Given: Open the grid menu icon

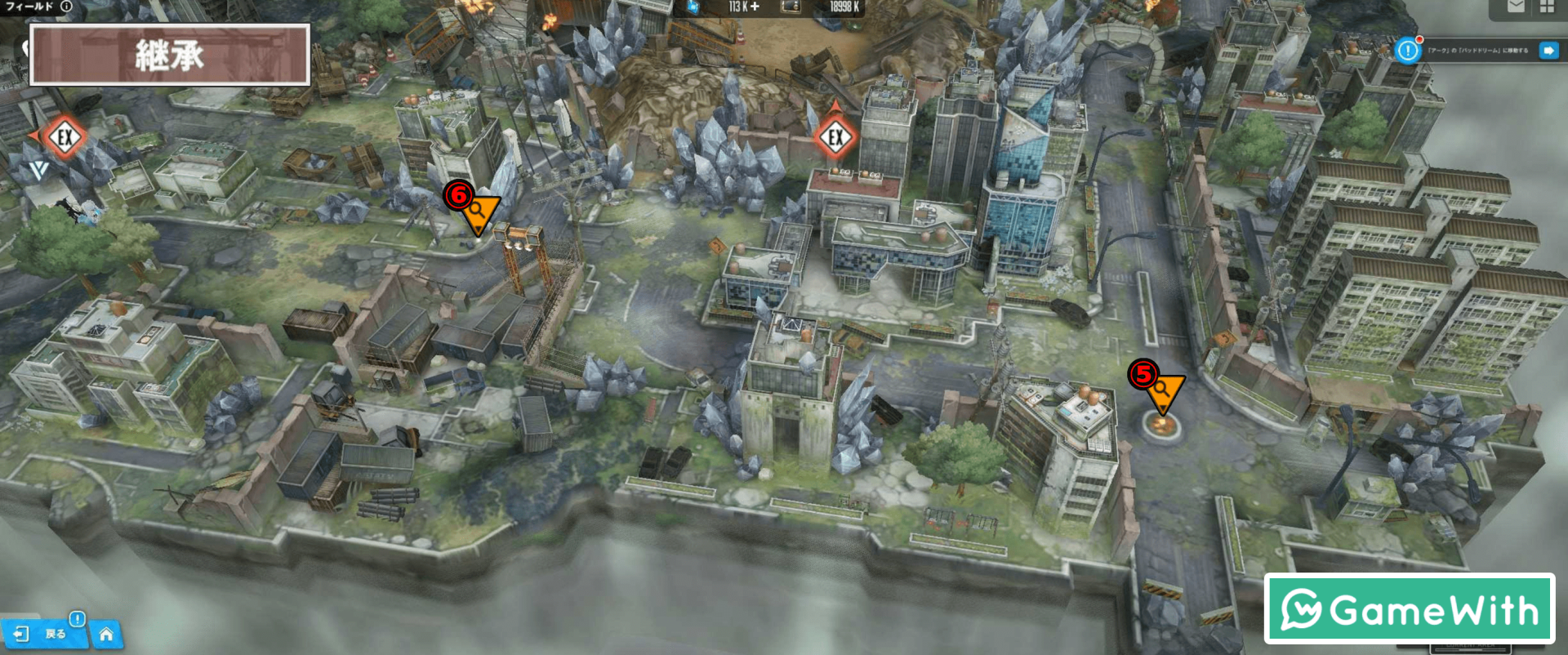Looking at the screenshot, I should 1547,7.
